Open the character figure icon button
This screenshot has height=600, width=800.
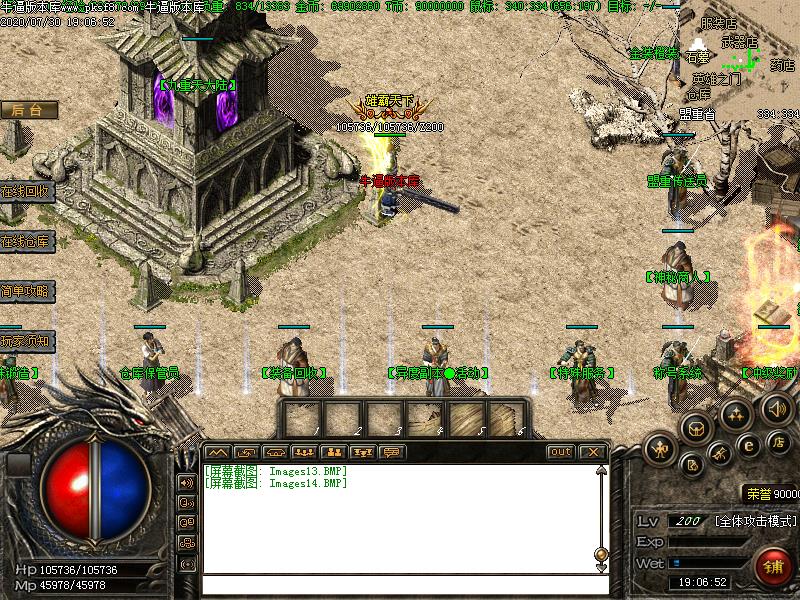660,449
